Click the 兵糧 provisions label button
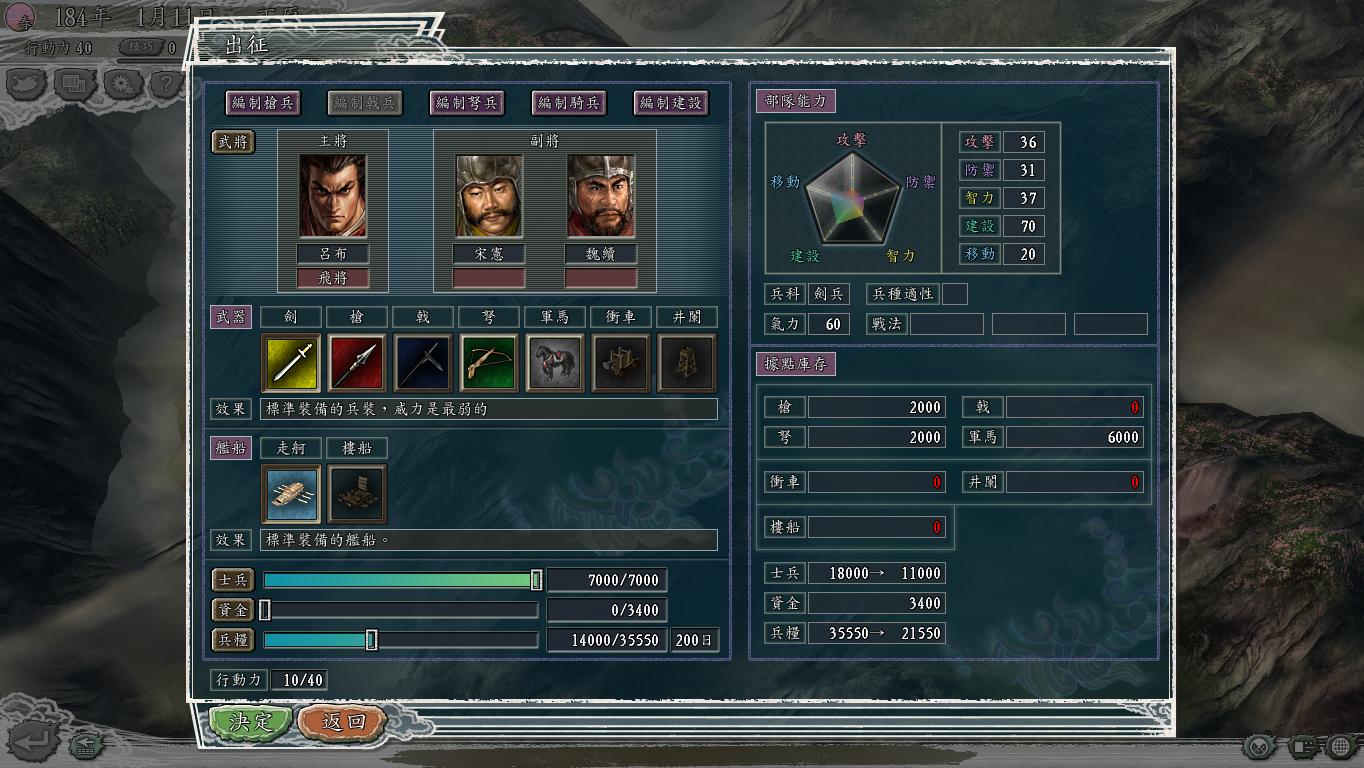1364x768 pixels. [x=233, y=639]
